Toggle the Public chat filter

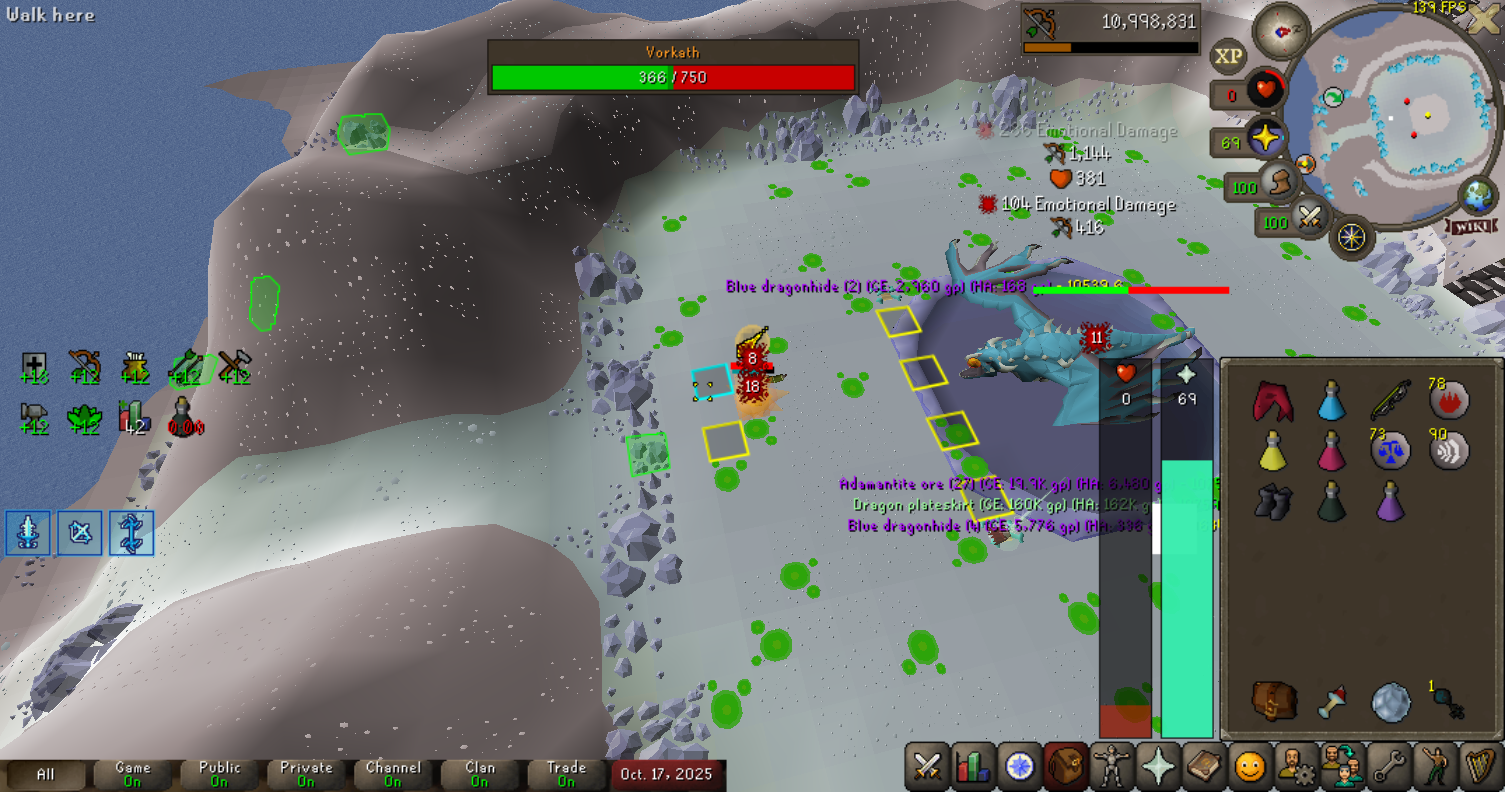coord(220,774)
